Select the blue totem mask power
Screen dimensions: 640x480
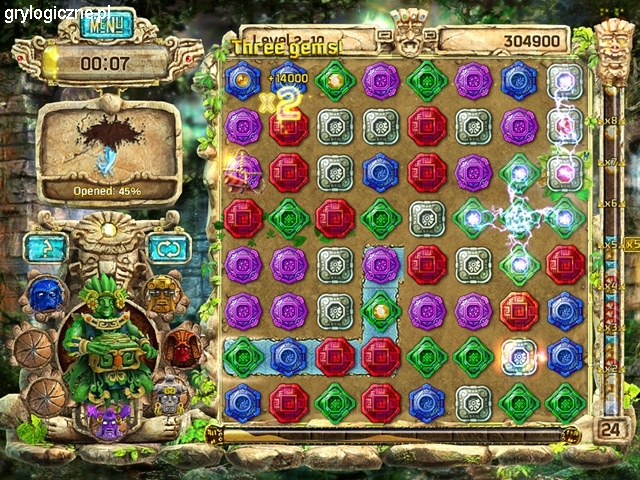coord(43,295)
